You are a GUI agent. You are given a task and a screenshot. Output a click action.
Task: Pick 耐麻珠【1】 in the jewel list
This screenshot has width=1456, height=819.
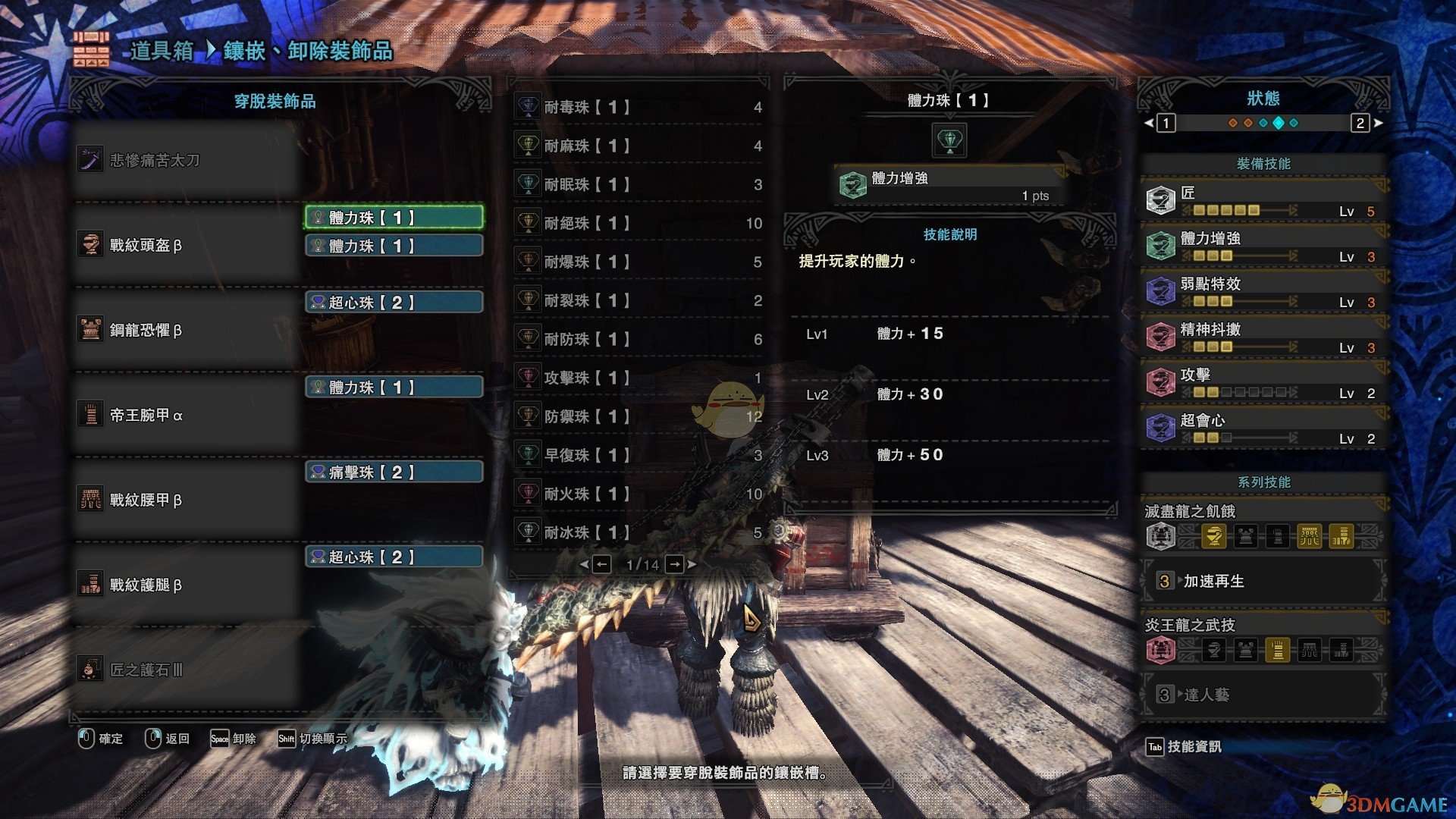tap(639, 146)
